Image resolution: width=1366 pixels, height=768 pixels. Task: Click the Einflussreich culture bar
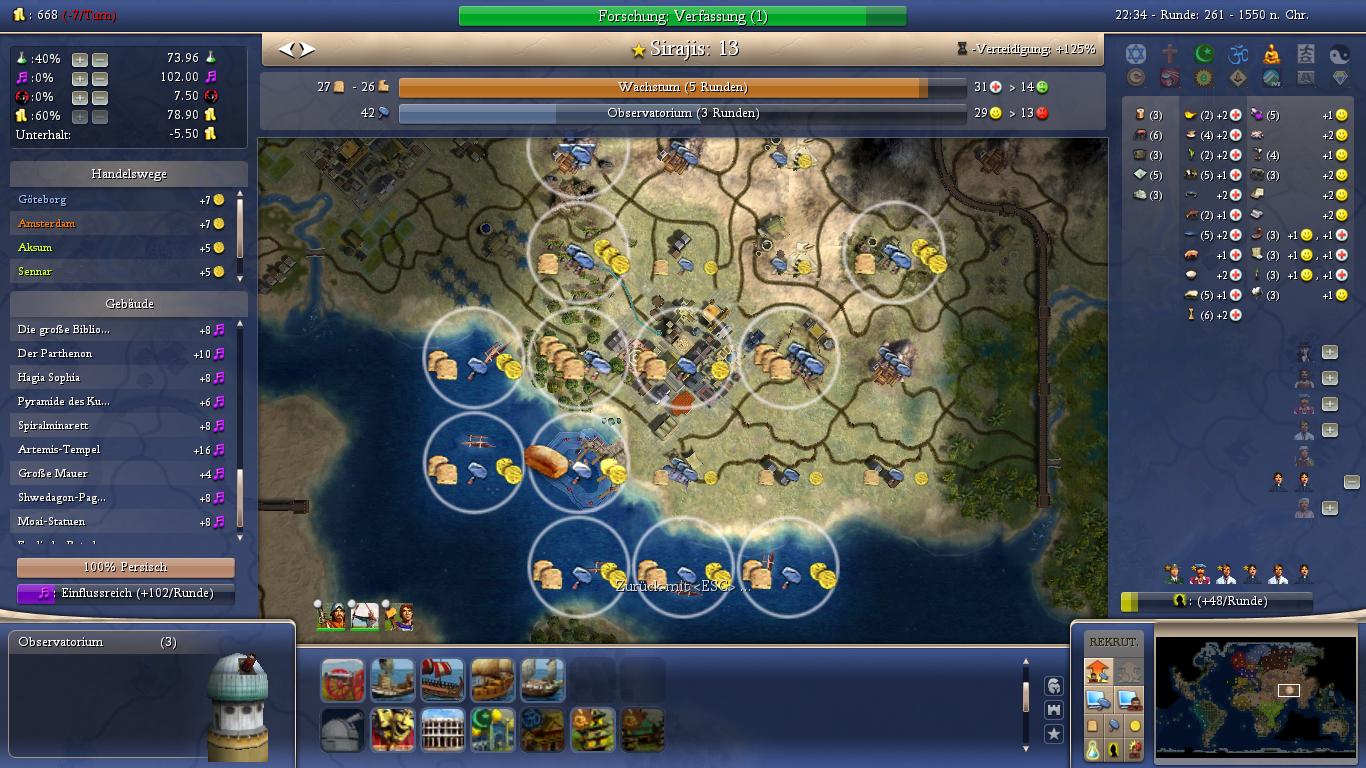[126, 593]
